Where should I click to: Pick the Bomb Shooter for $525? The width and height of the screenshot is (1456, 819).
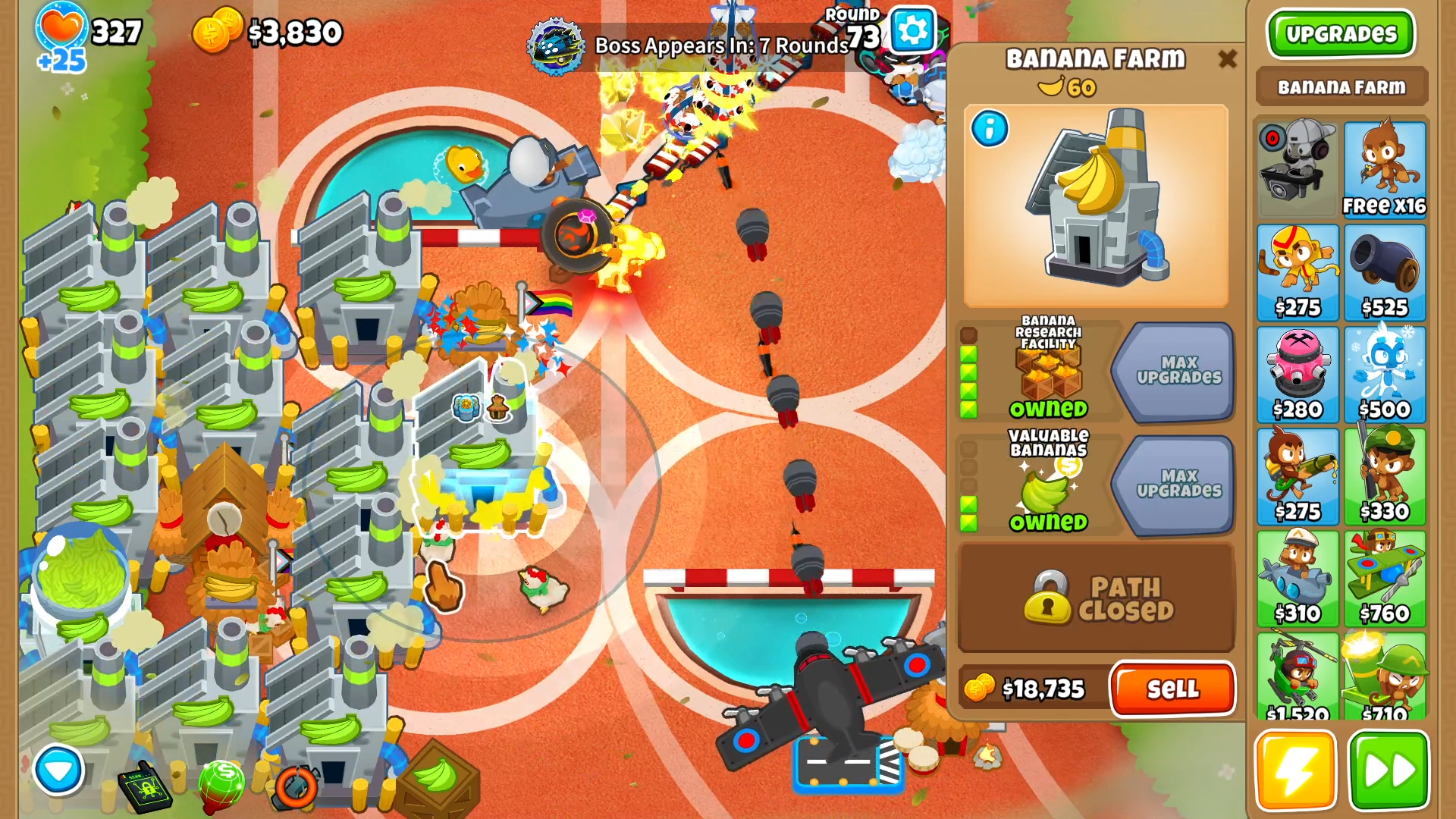(x=1384, y=271)
